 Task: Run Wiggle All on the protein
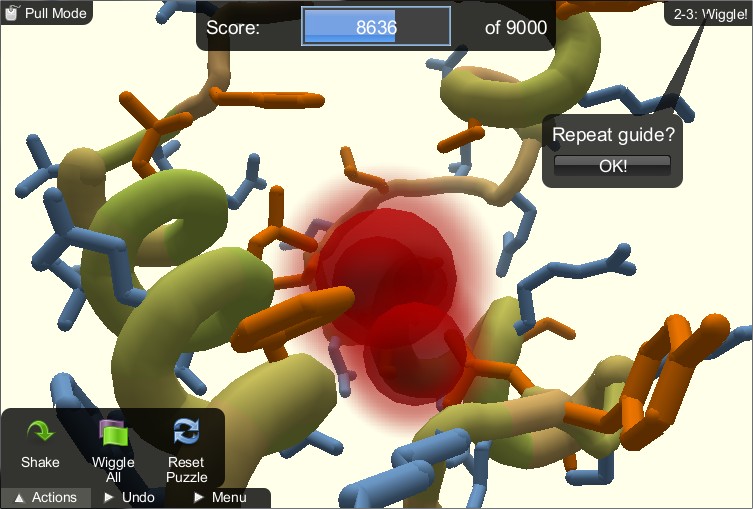click(x=113, y=448)
